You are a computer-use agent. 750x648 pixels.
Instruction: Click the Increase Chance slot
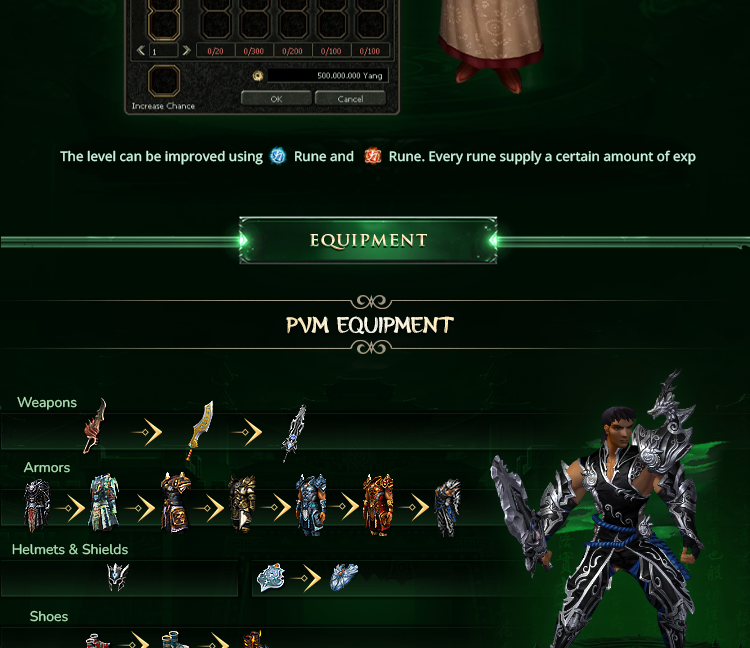(164, 81)
